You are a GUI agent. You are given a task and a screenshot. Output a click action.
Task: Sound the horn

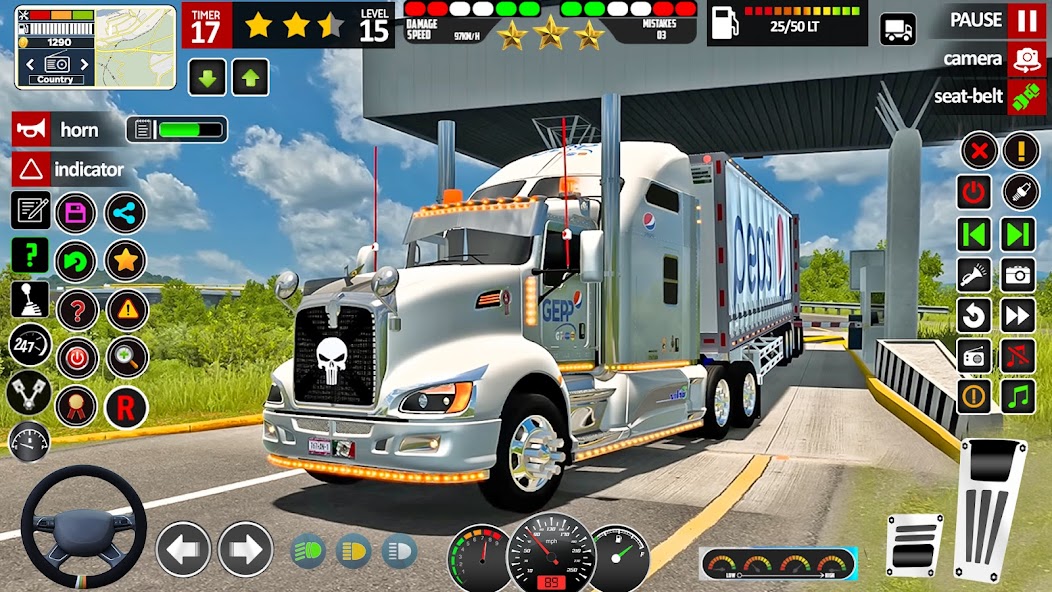30,130
